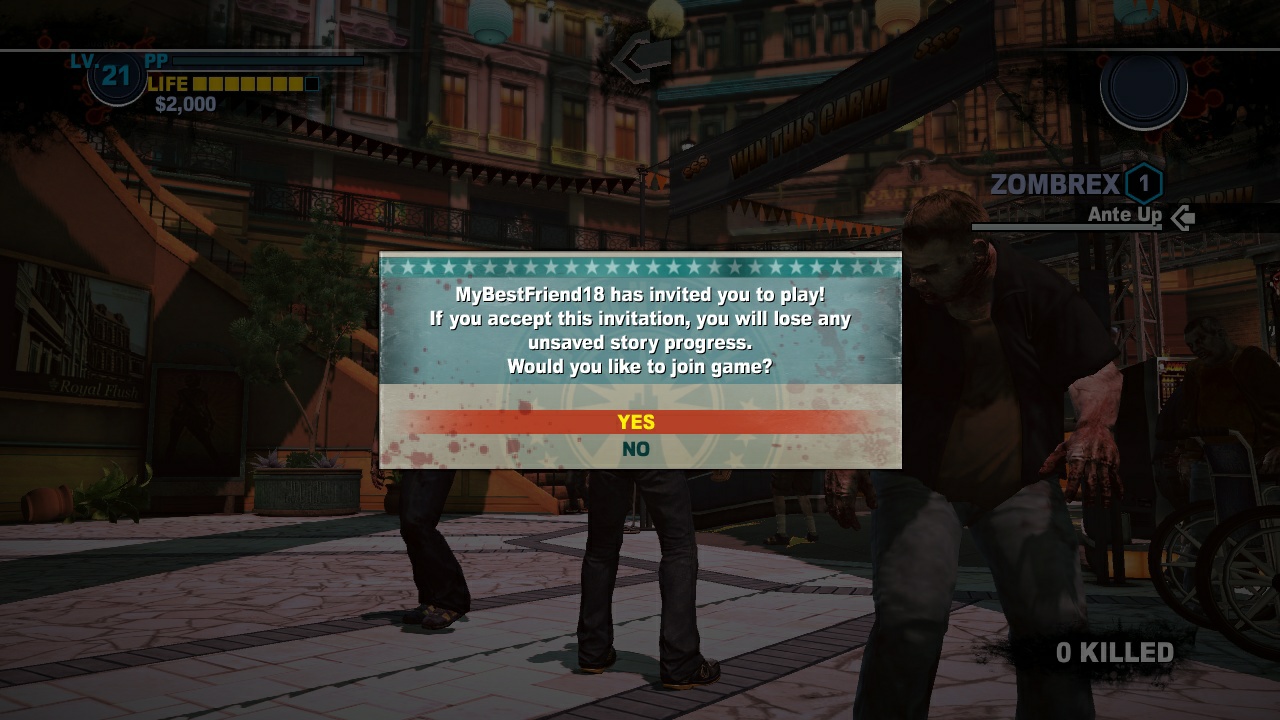The width and height of the screenshot is (1280, 720).
Task: Select NO to decline the invitation
Action: coord(640,447)
